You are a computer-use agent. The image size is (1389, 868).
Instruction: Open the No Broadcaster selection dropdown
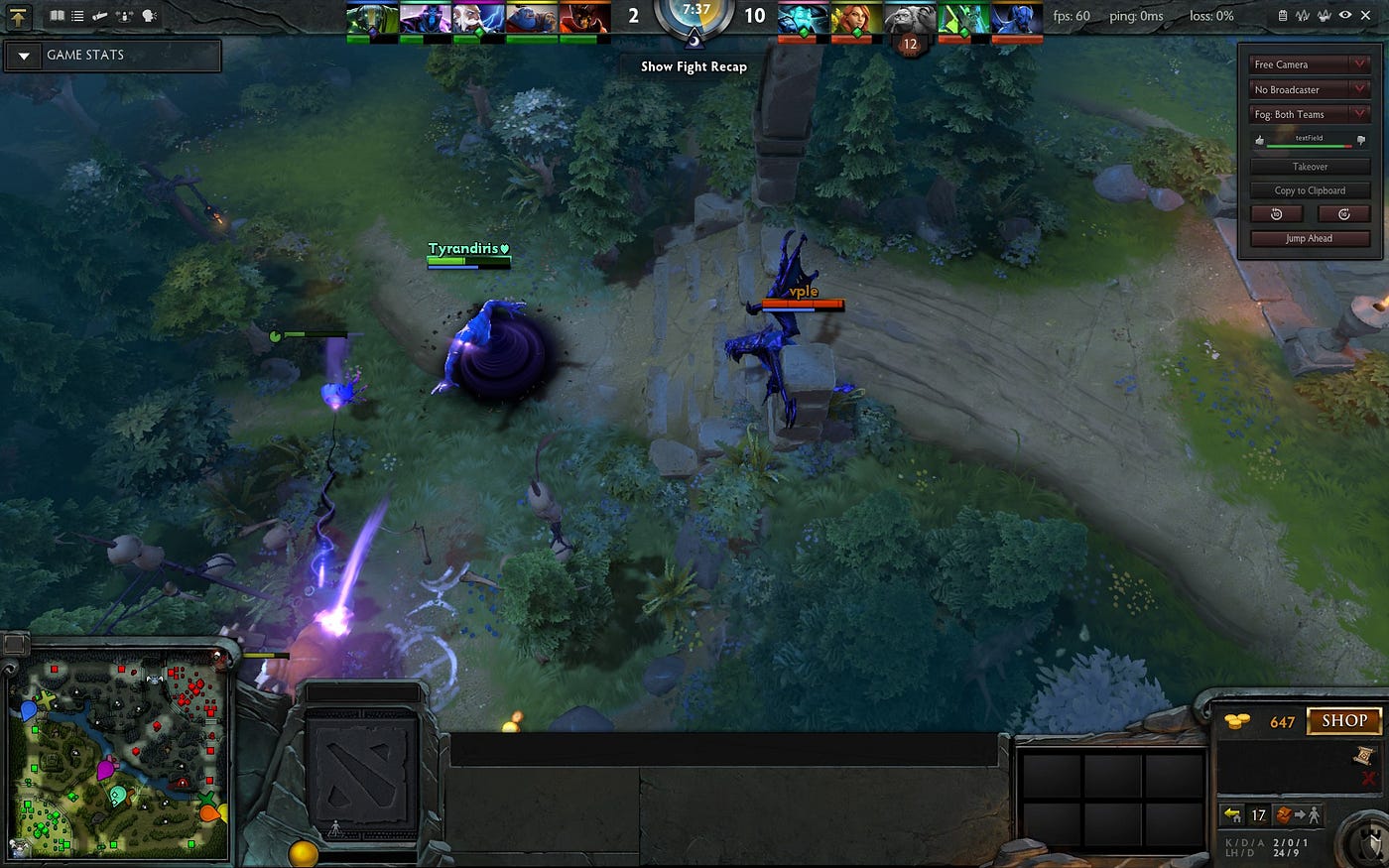1310,88
